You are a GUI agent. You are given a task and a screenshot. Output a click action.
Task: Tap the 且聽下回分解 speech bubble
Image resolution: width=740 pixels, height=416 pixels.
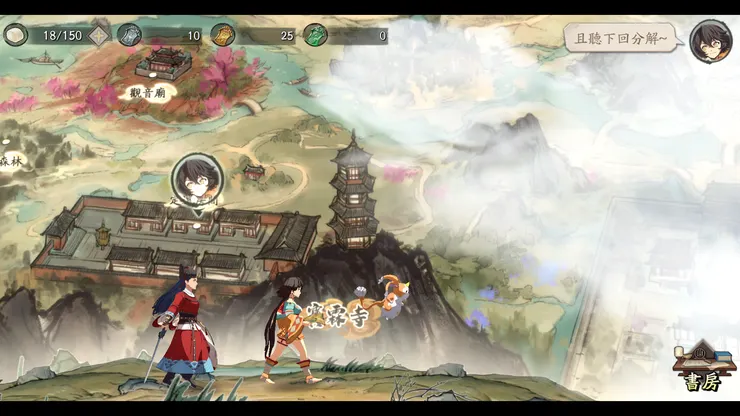[x=619, y=38]
